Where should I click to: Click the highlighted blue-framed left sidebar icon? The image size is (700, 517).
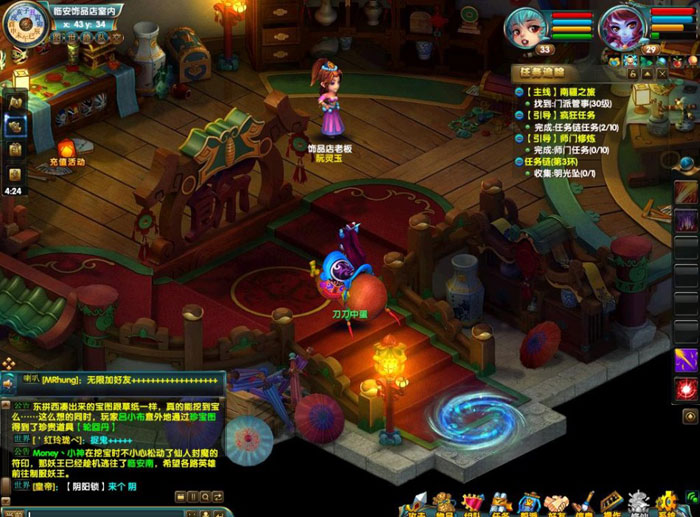15,125
